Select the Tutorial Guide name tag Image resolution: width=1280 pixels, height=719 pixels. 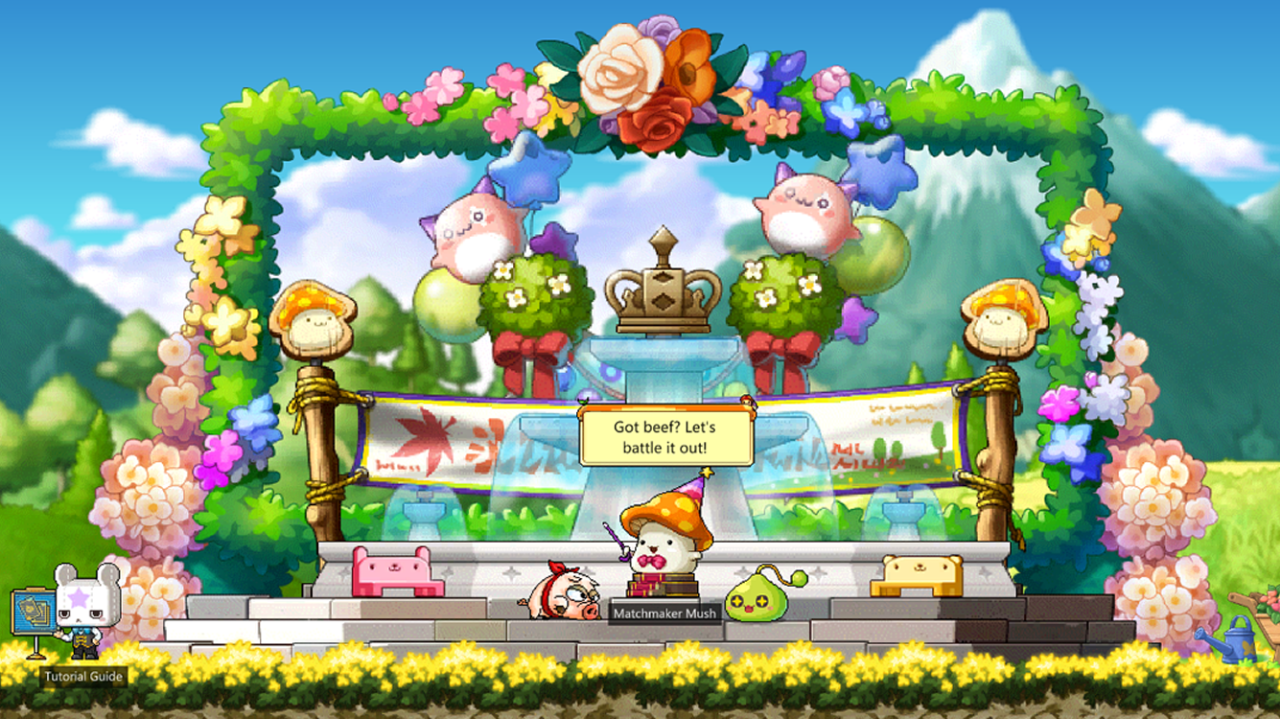click(x=84, y=676)
